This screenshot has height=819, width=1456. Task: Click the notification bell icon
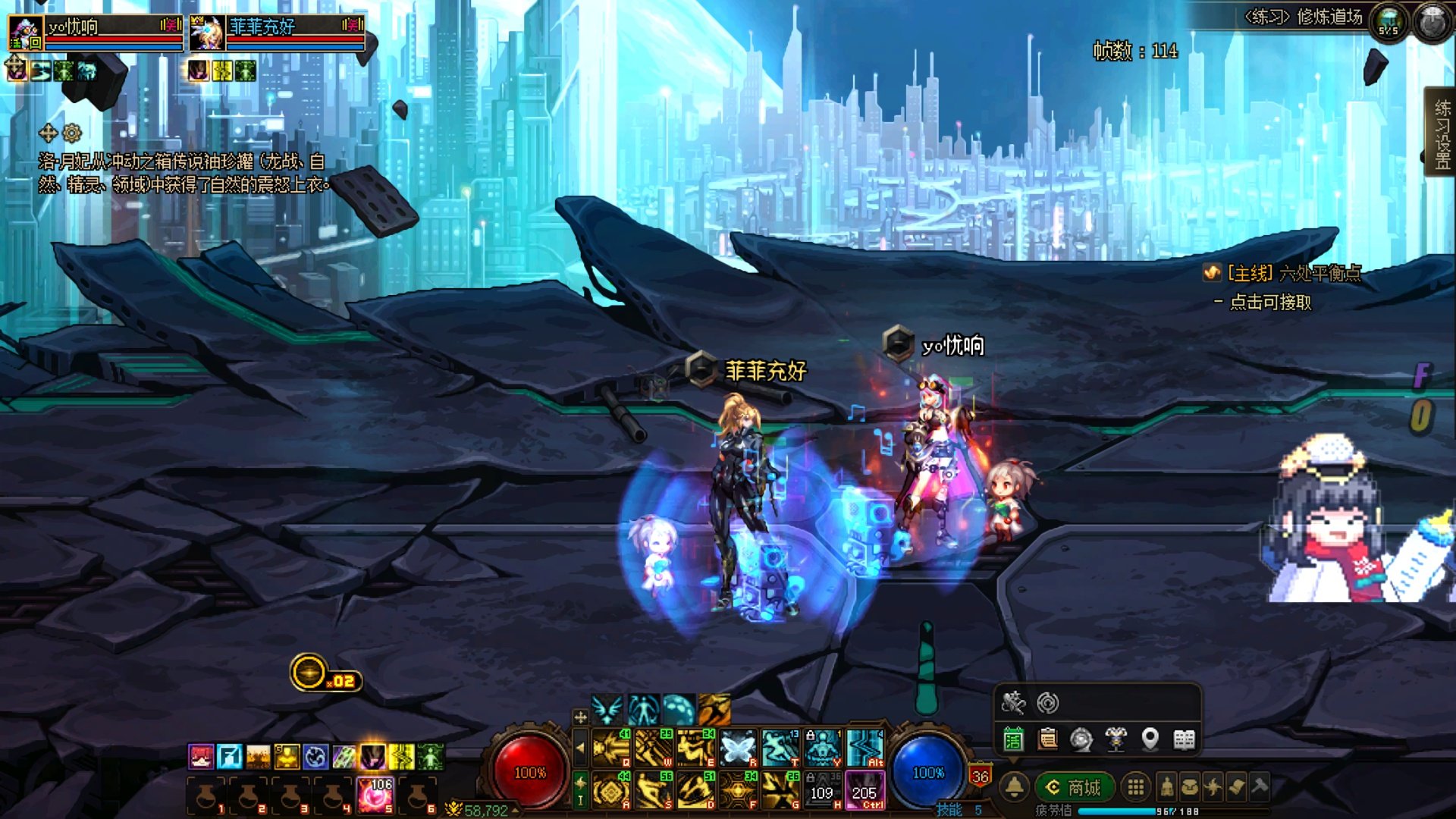click(x=1015, y=788)
